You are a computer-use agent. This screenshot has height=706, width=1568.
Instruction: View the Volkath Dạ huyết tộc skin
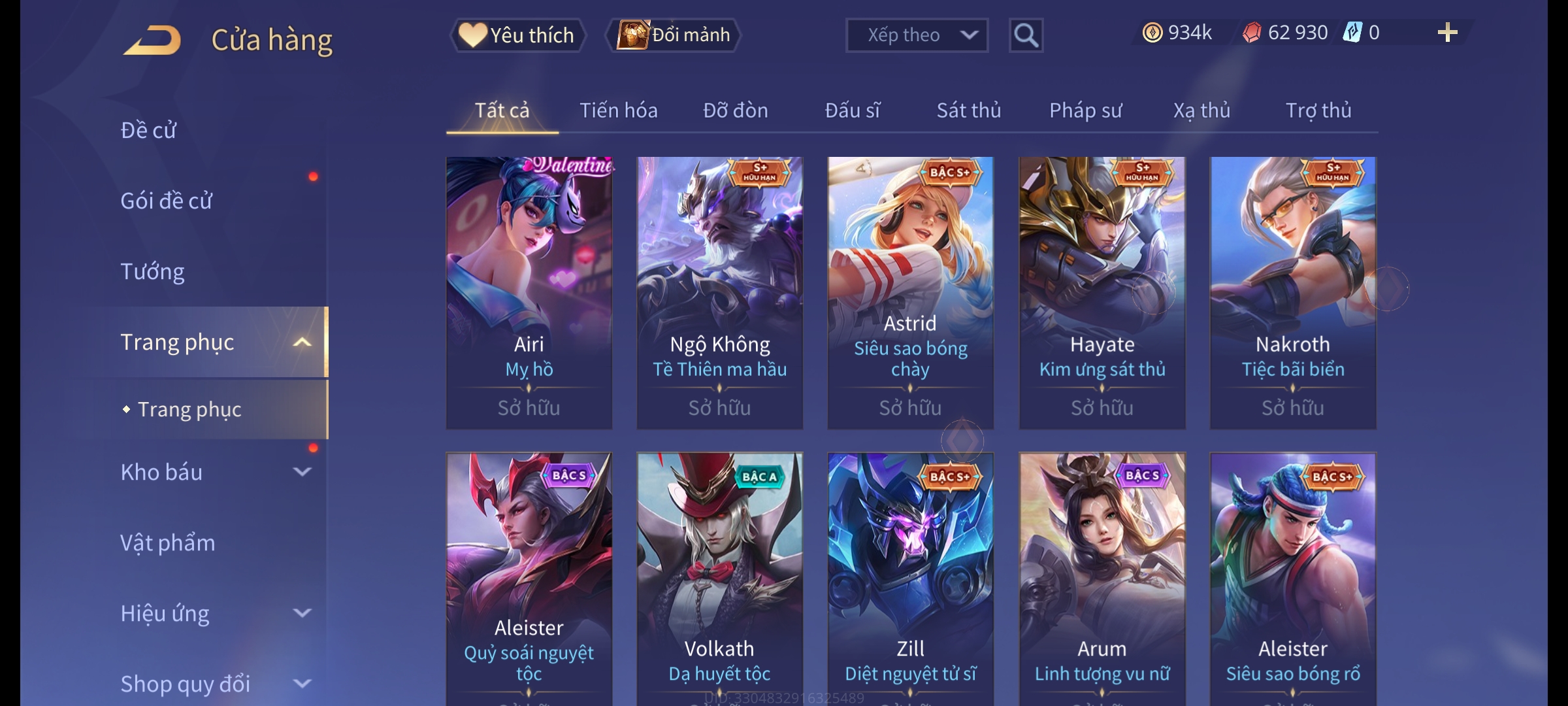click(x=719, y=579)
